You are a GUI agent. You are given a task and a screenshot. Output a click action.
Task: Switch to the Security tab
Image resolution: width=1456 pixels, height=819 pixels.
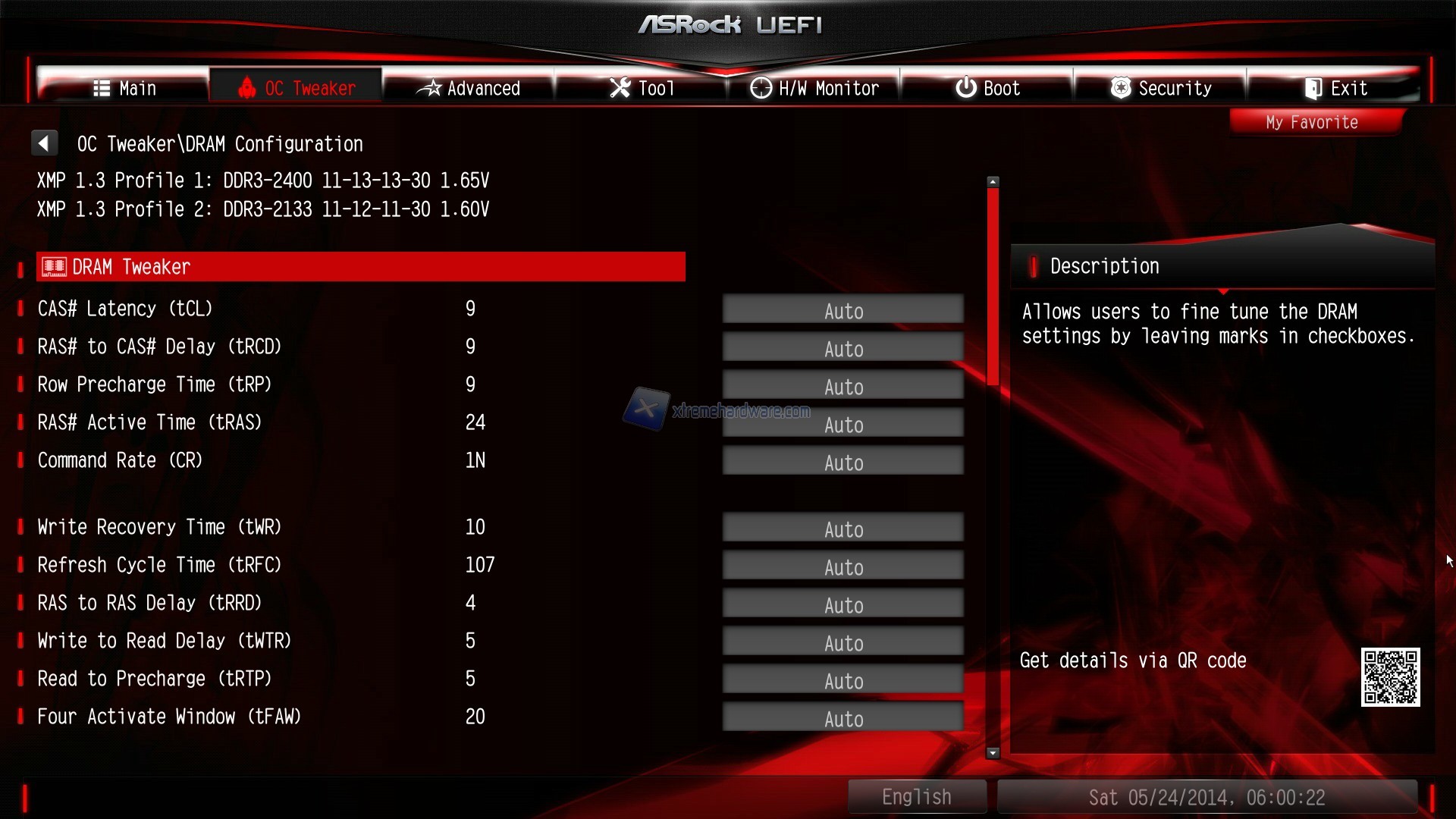pyautogui.click(x=1160, y=88)
